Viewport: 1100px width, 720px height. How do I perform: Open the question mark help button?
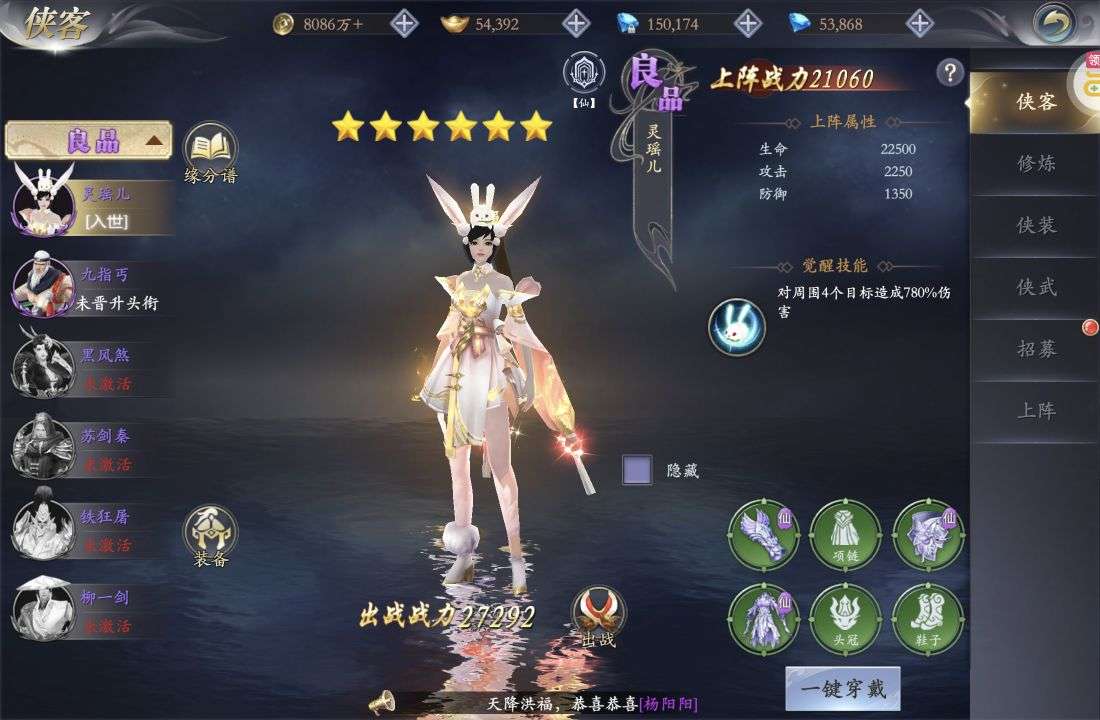pyautogui.click(x=949, y=72)
